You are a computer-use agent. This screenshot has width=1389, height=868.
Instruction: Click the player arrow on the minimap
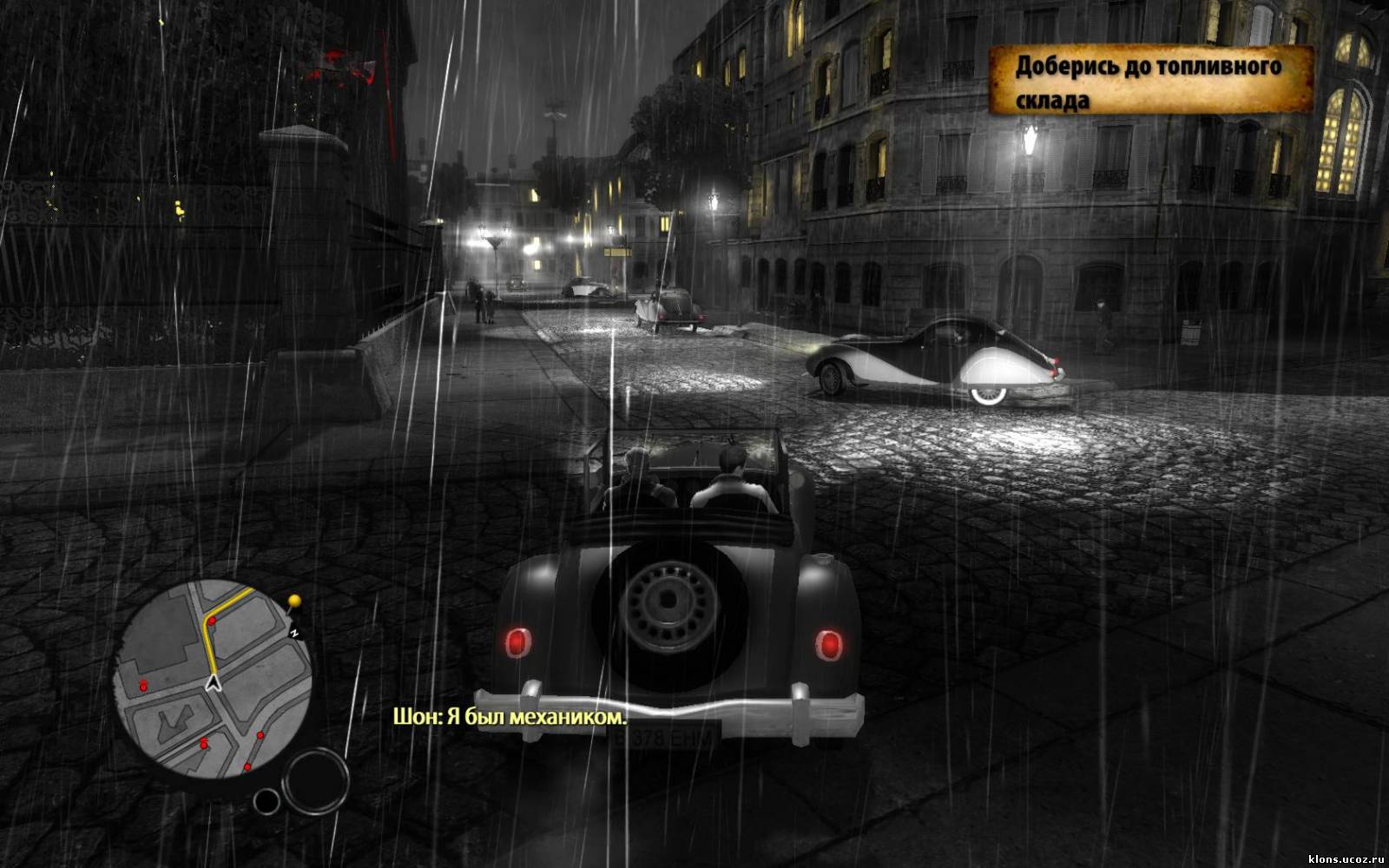click(x=214, y=683)
